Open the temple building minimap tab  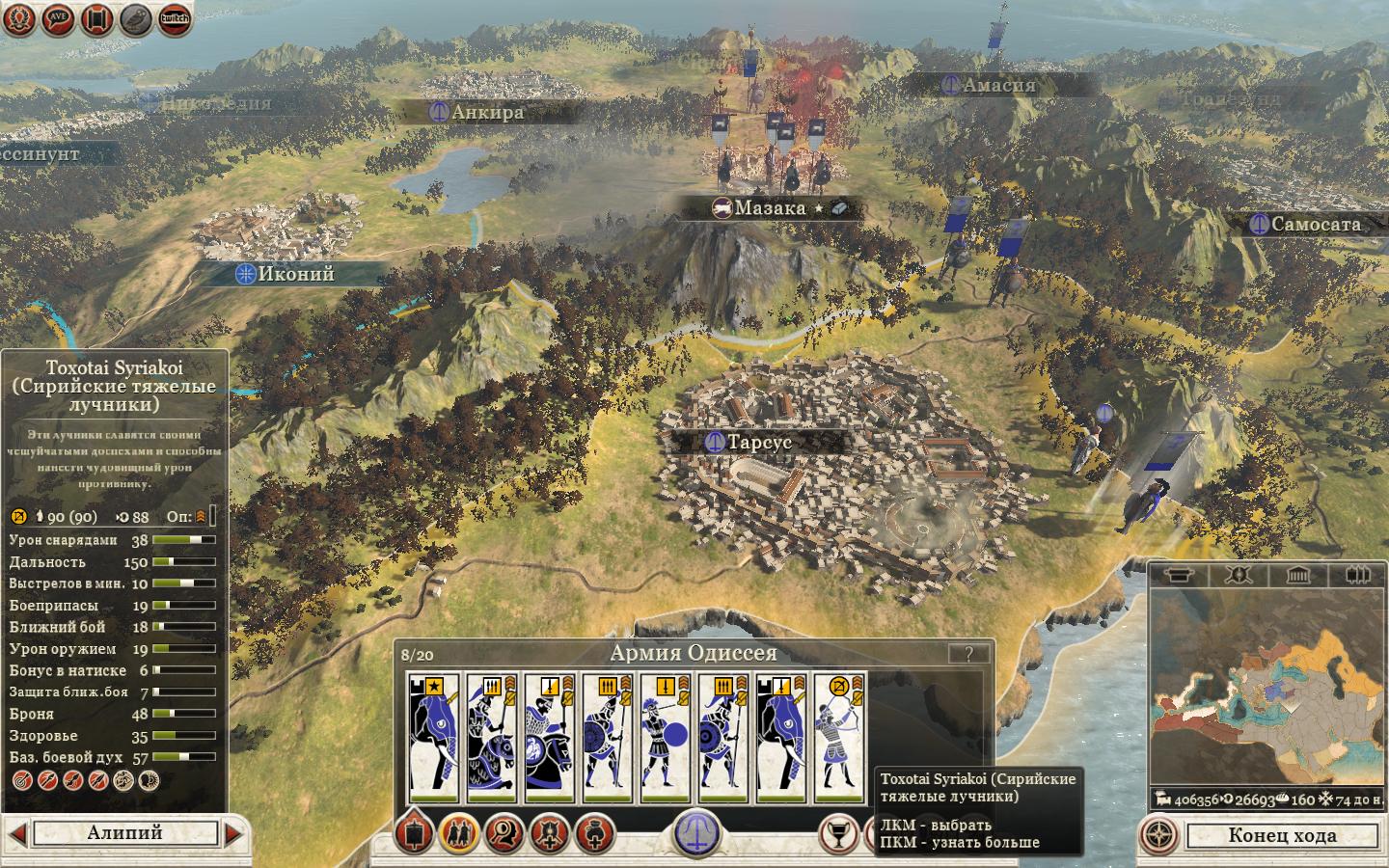click(x=1297, y=576)
